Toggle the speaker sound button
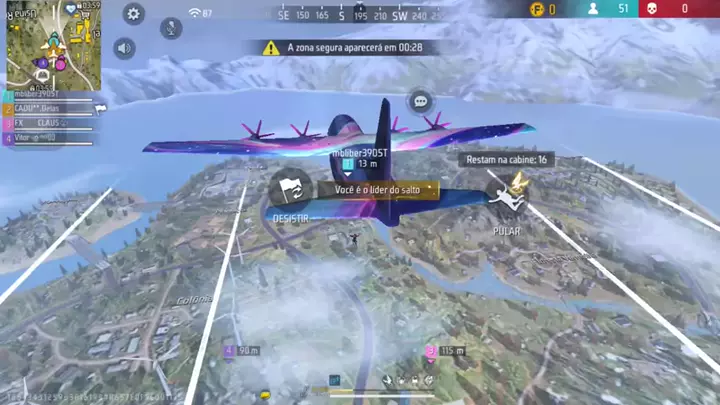Viewport: 720px width, 405px height. (124, 48)
